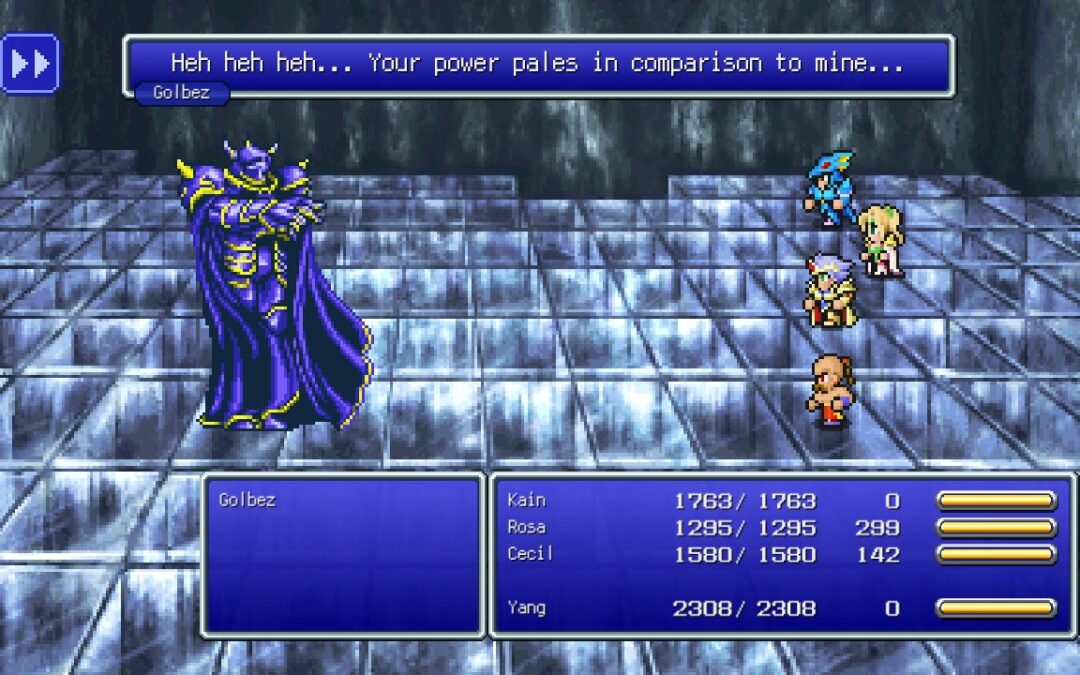Select Rosa's party status row
The image size is (1080, 675).
781,527
